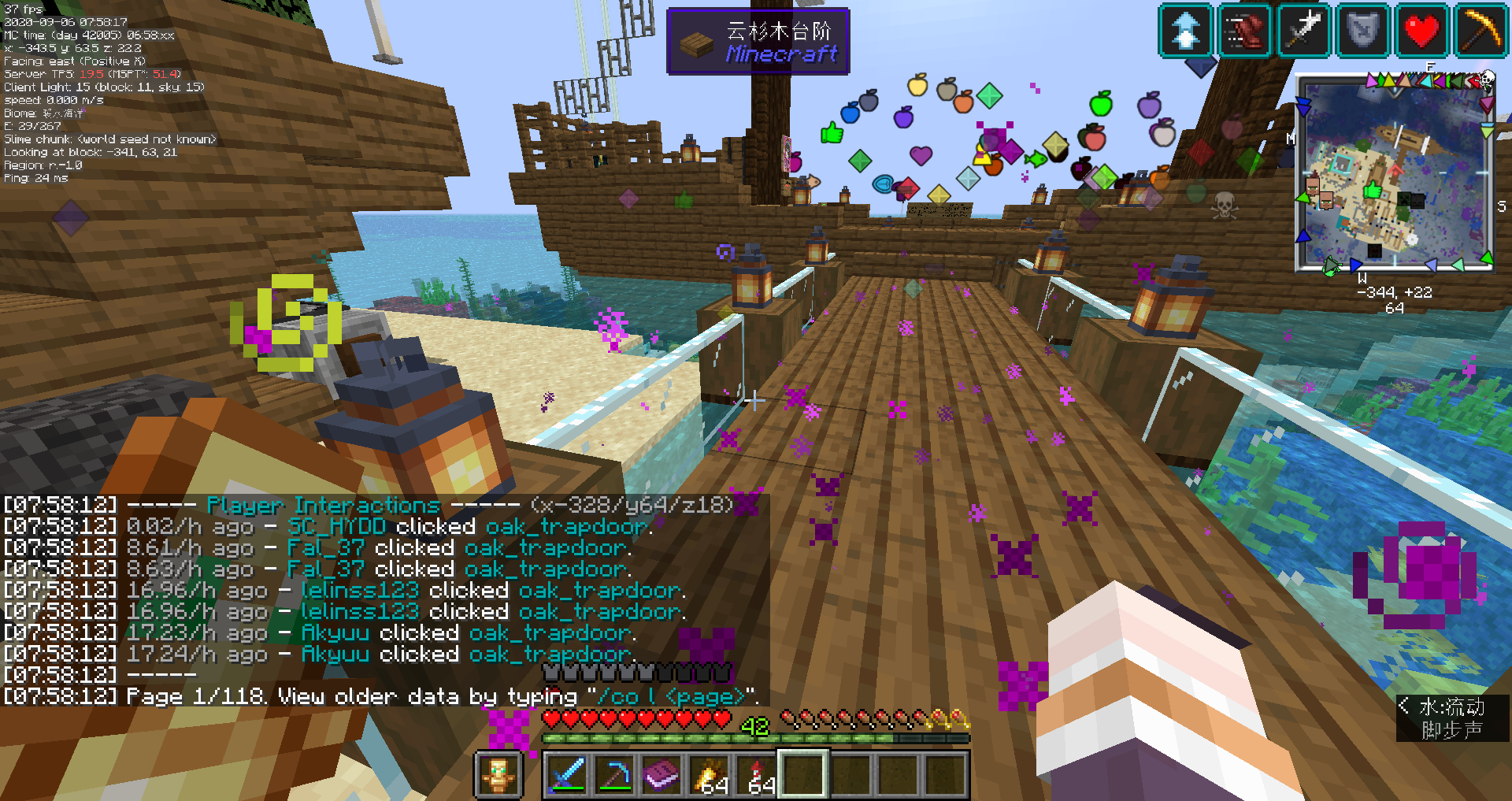Image resolution: width=1512 pixels, height=801 pixels.
Task: Click the green thumbs-up waypoint on the minimap
Action: 1373,190
